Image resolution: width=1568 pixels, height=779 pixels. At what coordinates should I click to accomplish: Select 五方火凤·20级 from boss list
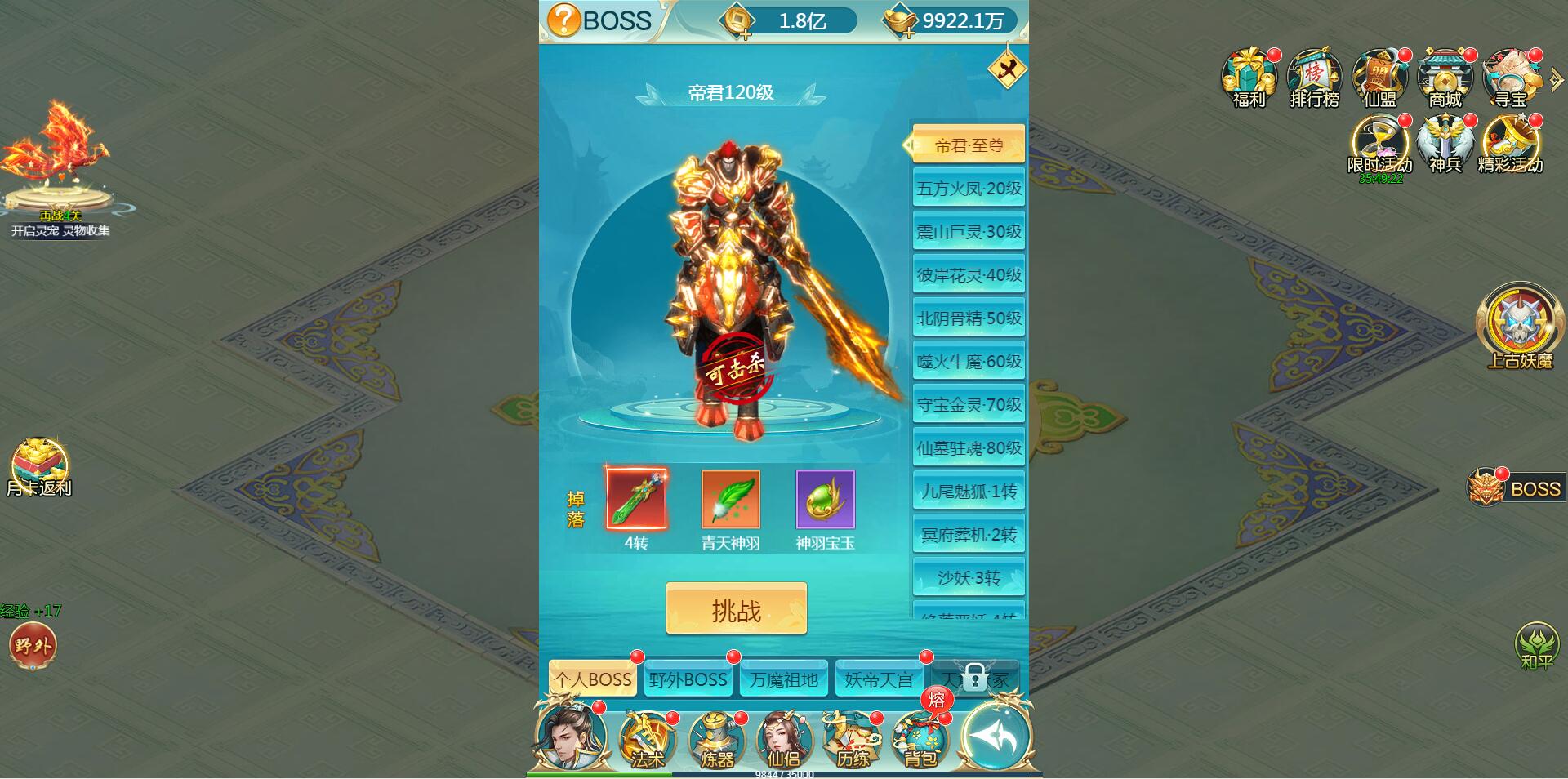(969, 189)
